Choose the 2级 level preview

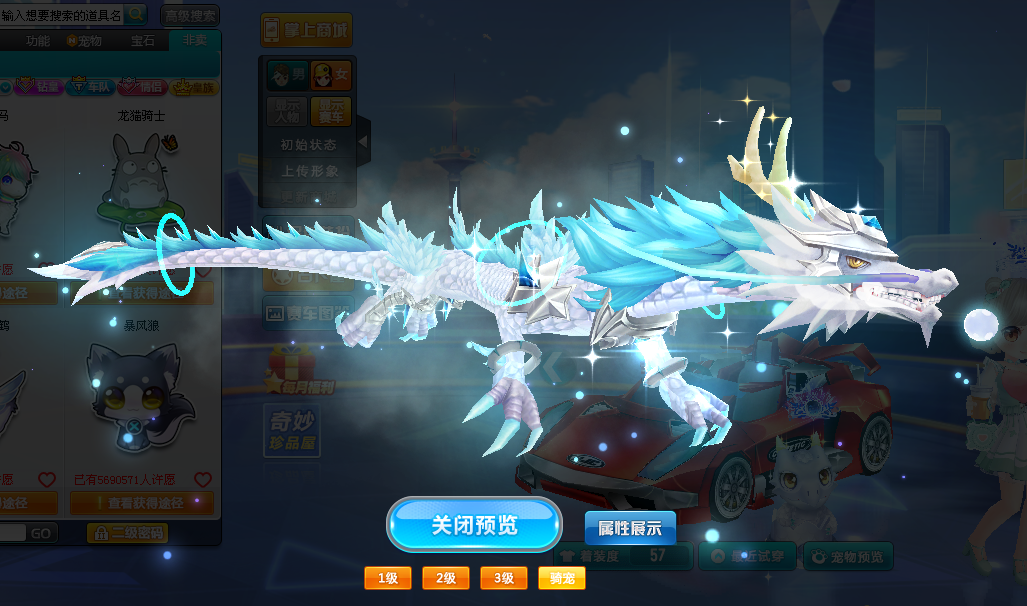point(446,578)
